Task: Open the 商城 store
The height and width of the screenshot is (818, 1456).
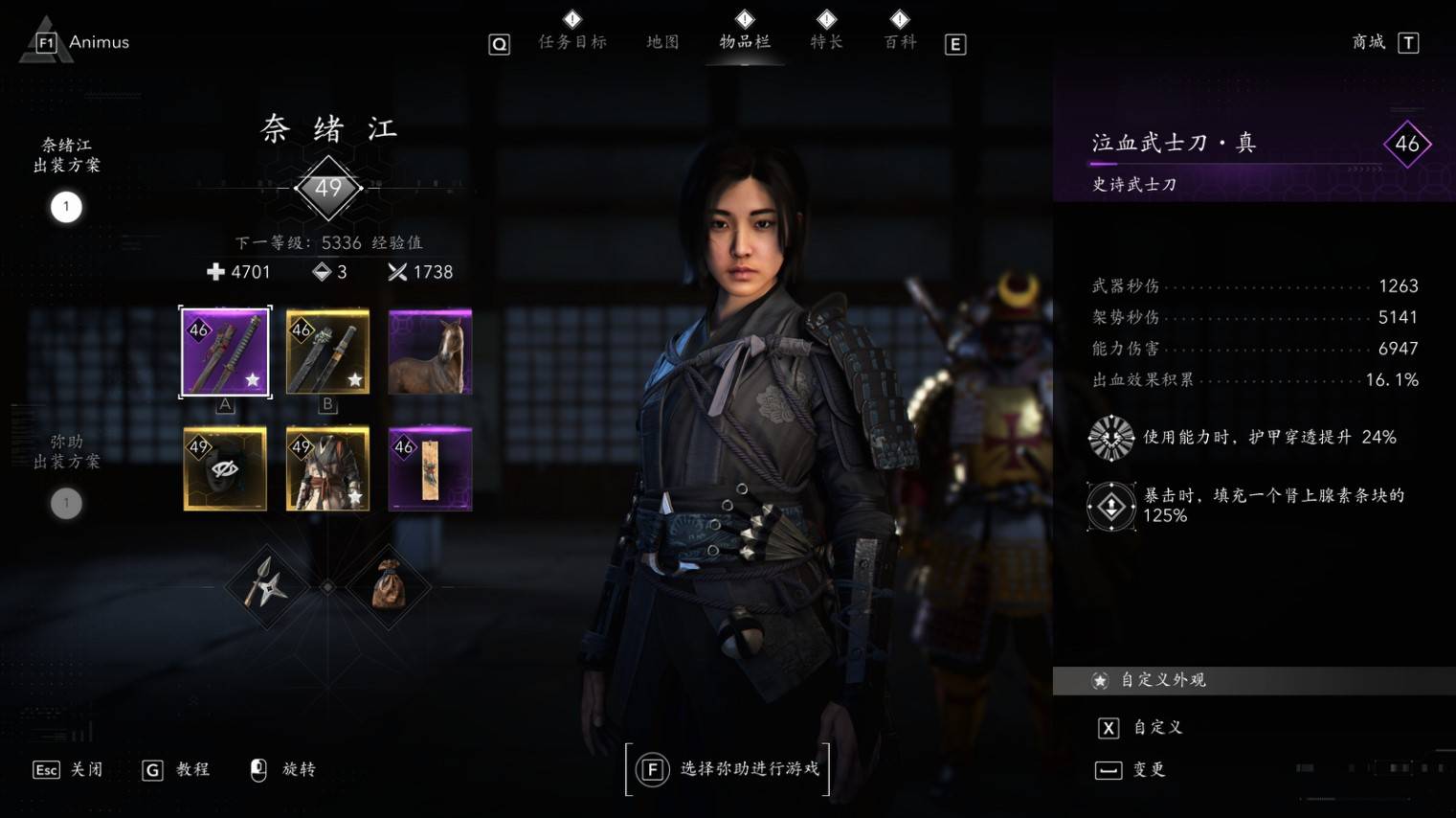Action: click(x=1369, y=41)
